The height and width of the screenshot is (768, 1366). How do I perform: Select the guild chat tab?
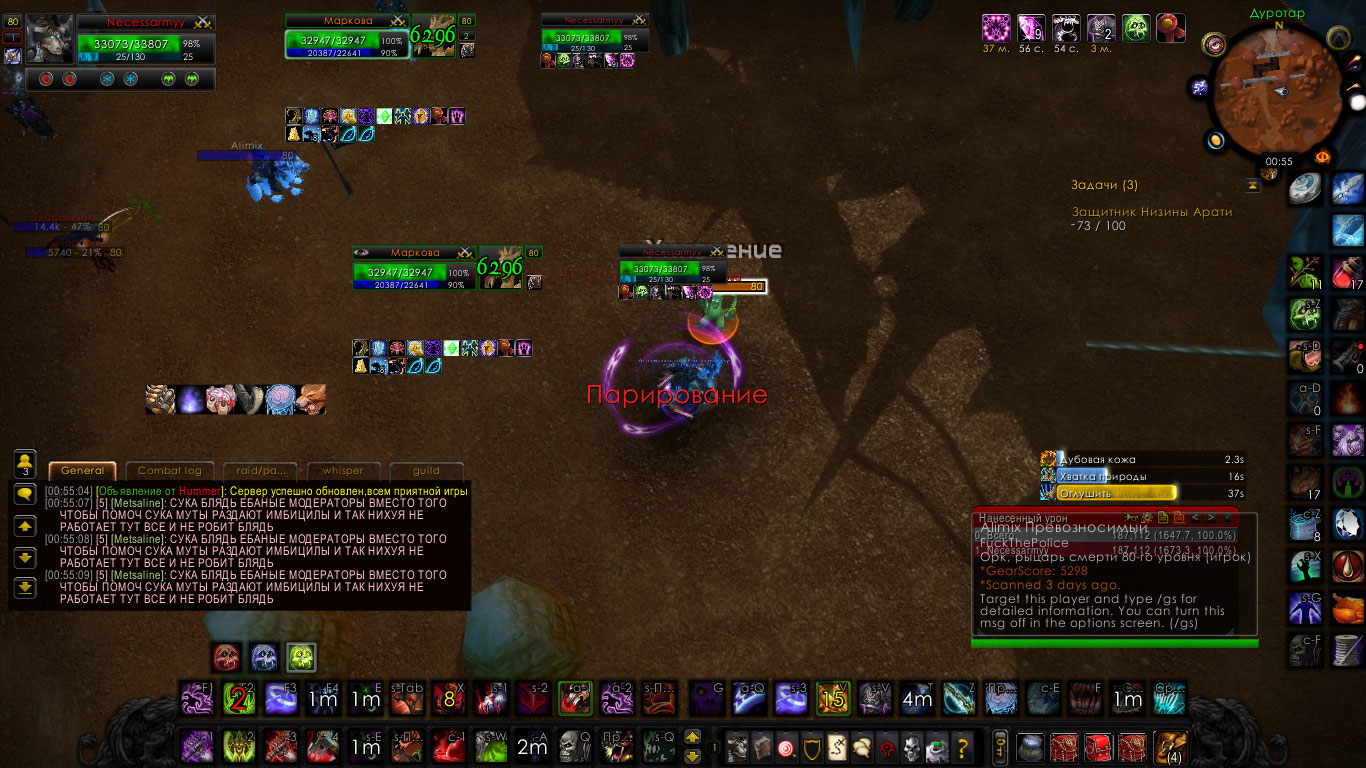pos(426,471)
